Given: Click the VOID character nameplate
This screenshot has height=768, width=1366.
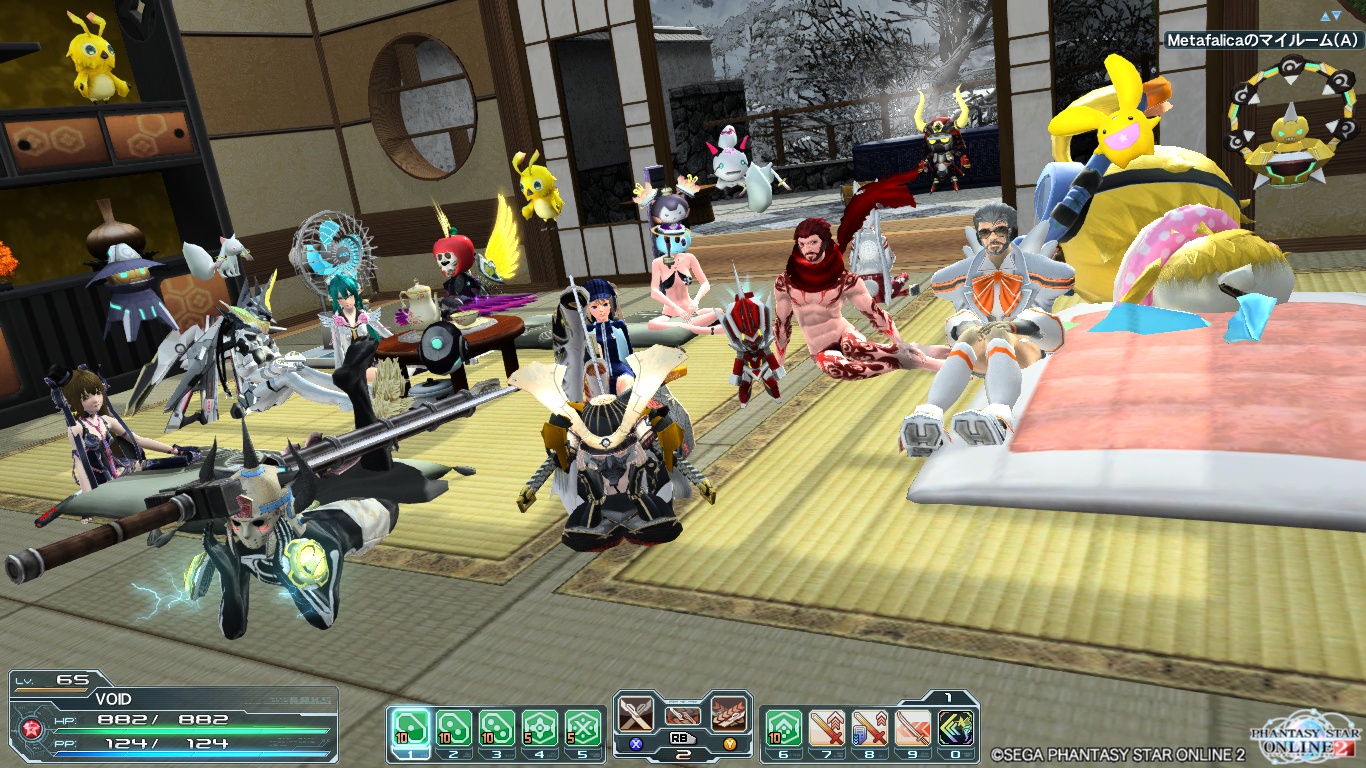Looking at the screenshot, I should click(x=113, y=699).
